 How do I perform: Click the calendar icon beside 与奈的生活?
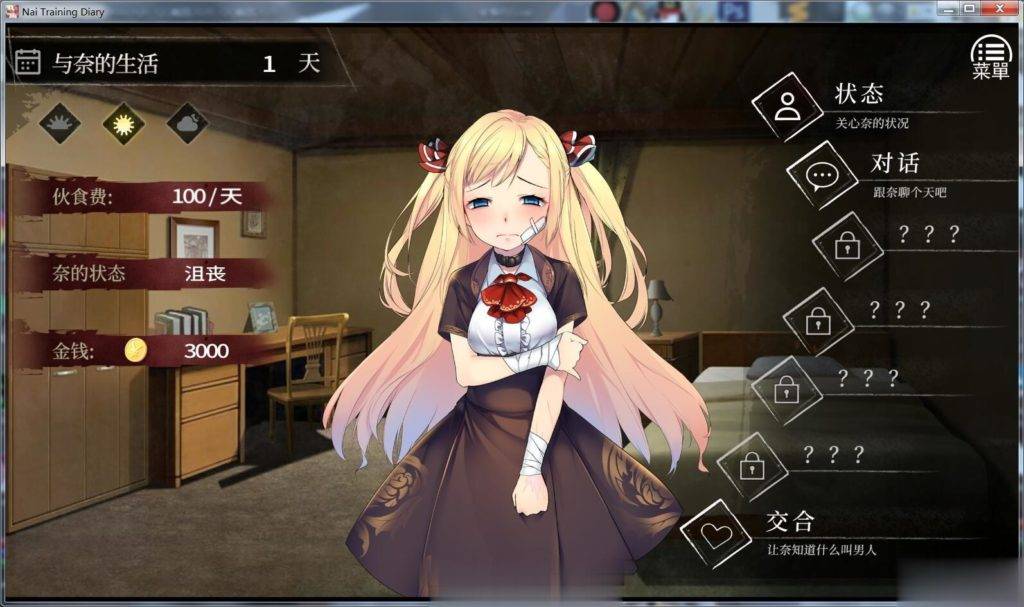click(x=28, y=63)
